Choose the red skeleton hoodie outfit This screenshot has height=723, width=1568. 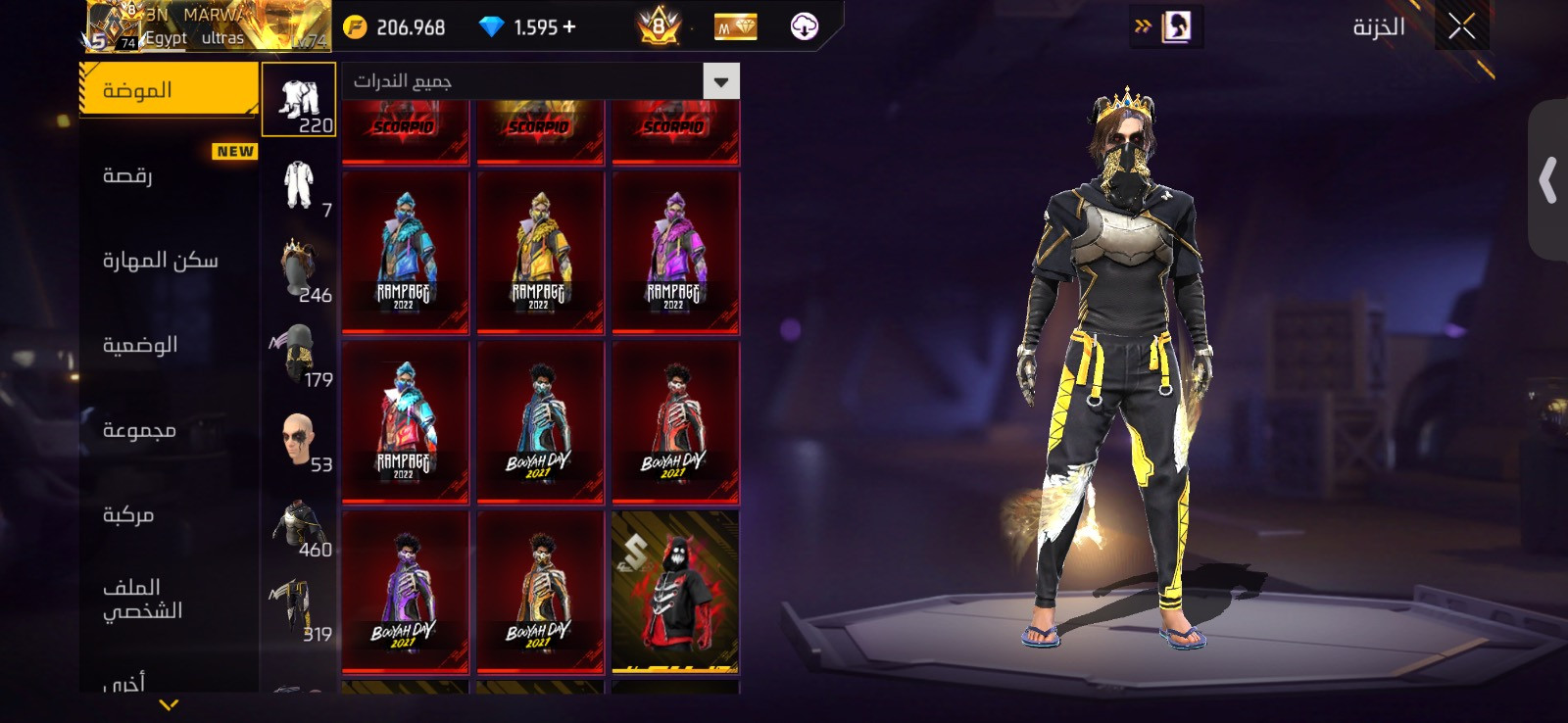[x=674, y=591]
